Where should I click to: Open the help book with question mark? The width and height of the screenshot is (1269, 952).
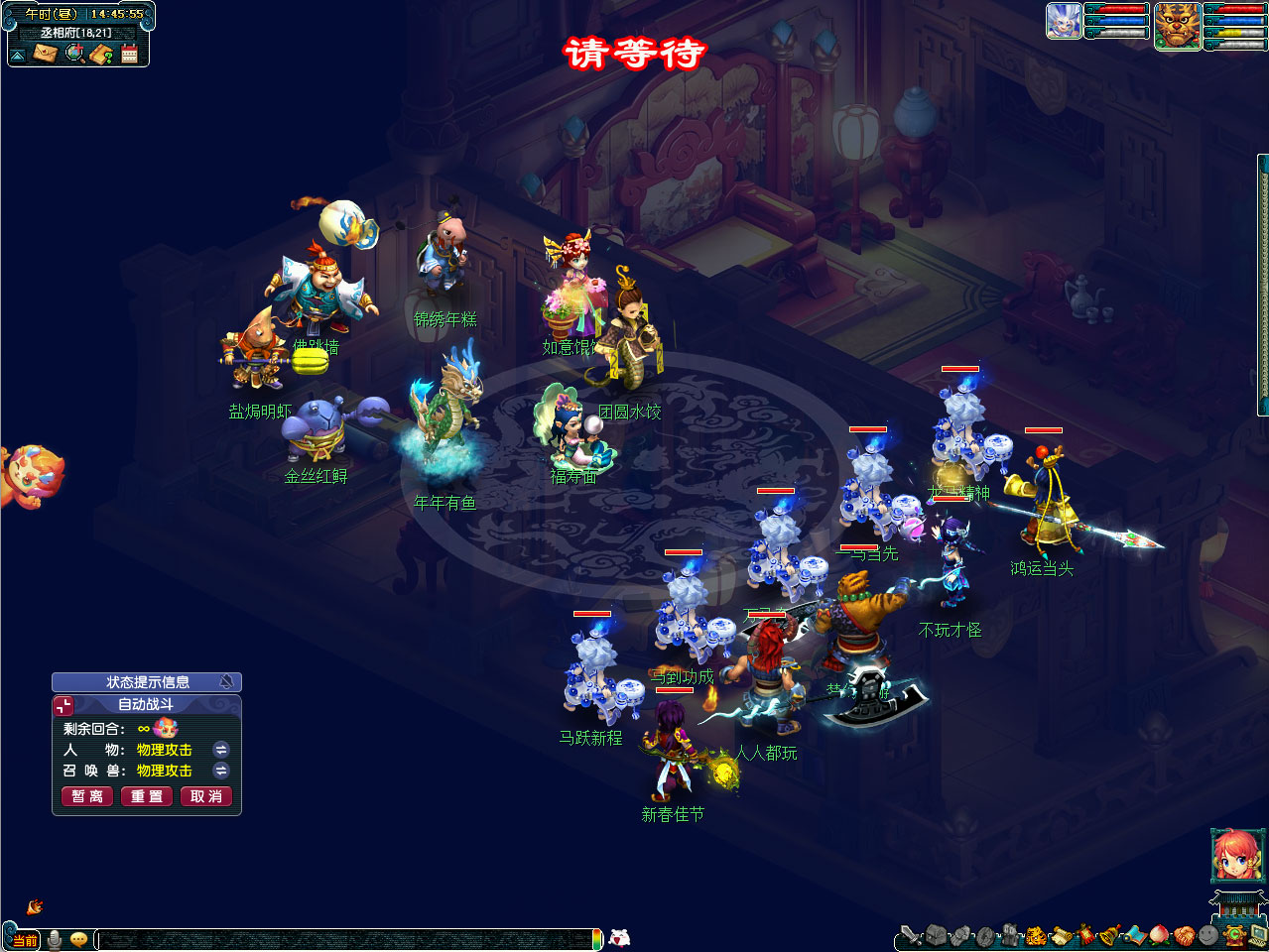tap(101, 54)
